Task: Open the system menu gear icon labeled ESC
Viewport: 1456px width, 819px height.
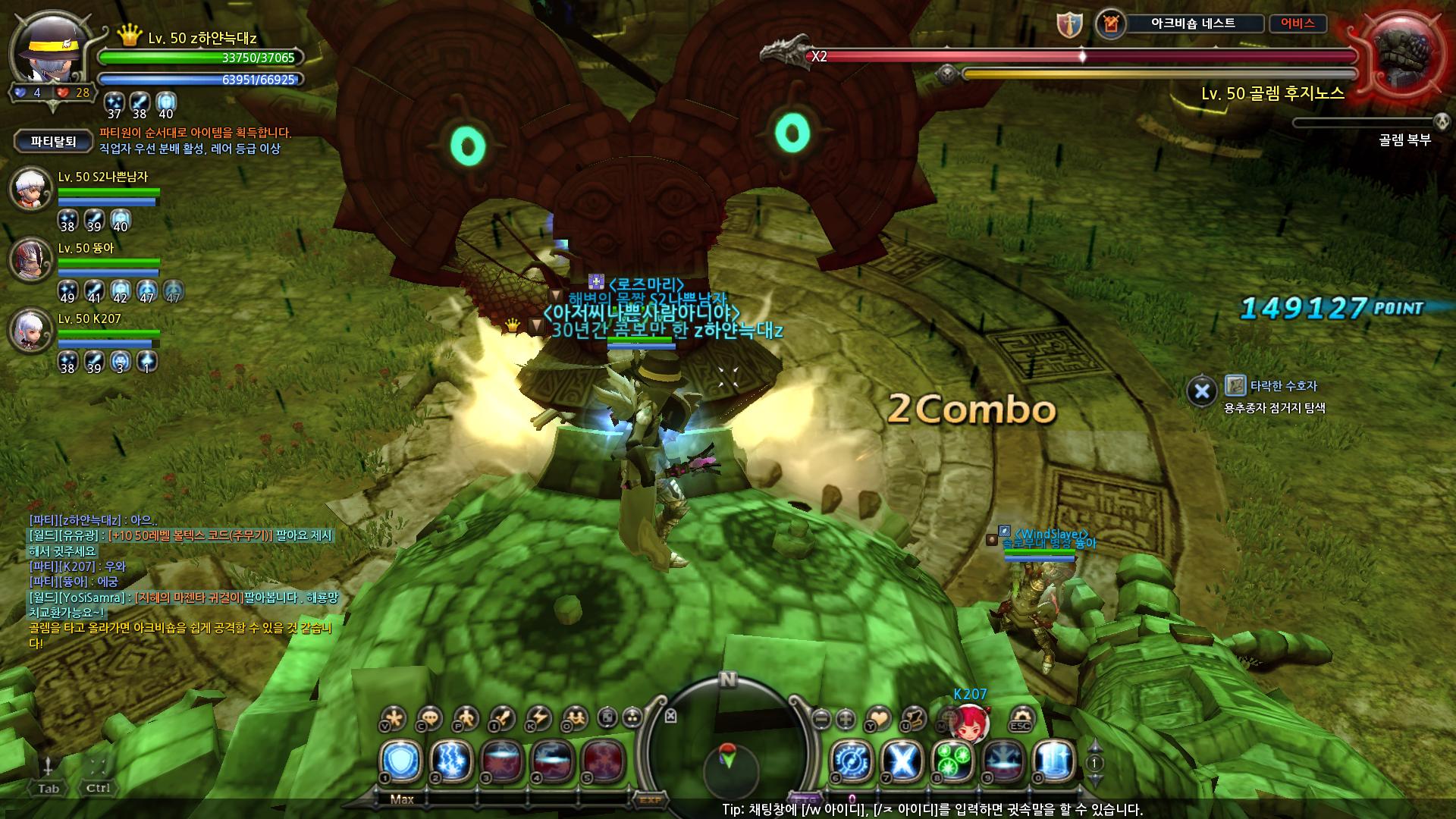Action: click(x=1021, y=717)
